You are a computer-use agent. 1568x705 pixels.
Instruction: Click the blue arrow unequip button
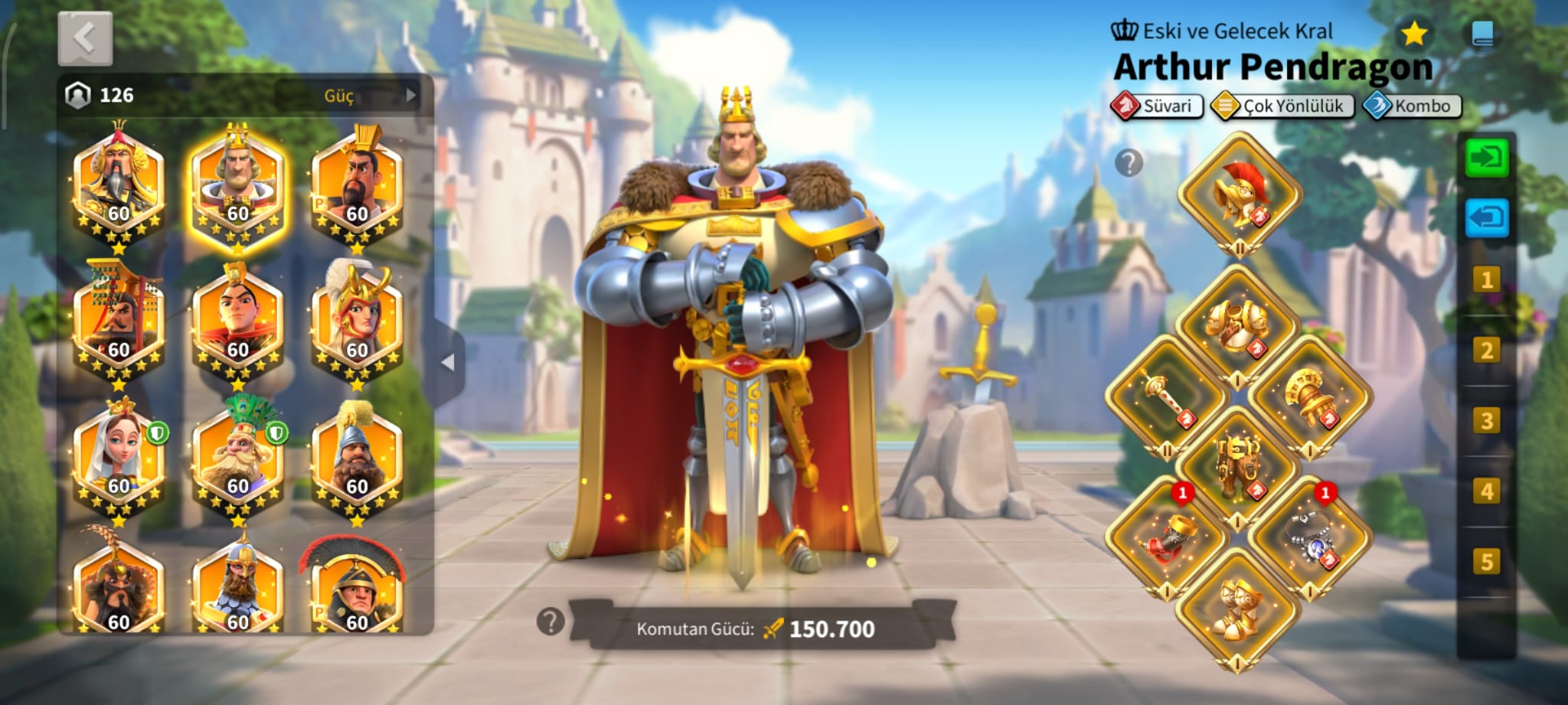point(1486,219)
